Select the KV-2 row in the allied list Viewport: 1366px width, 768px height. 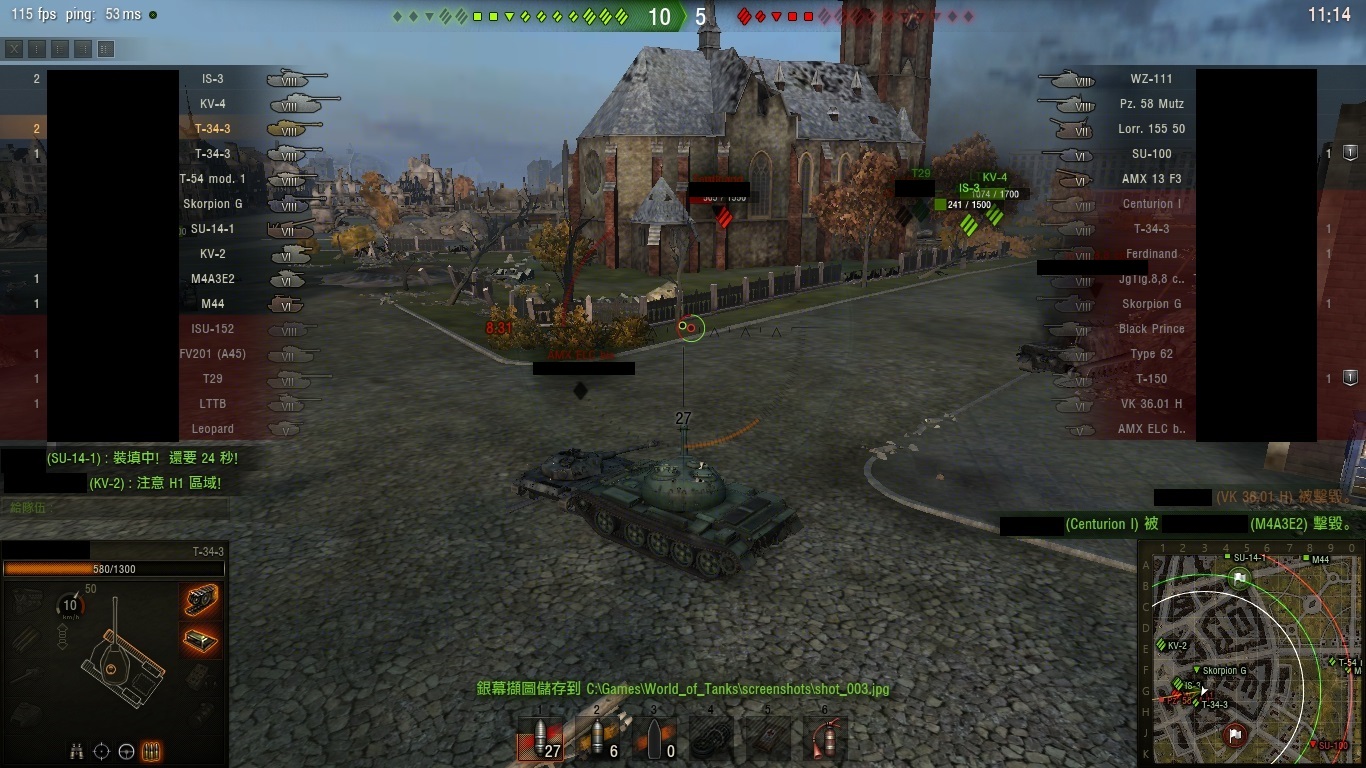tap(212, 254)
